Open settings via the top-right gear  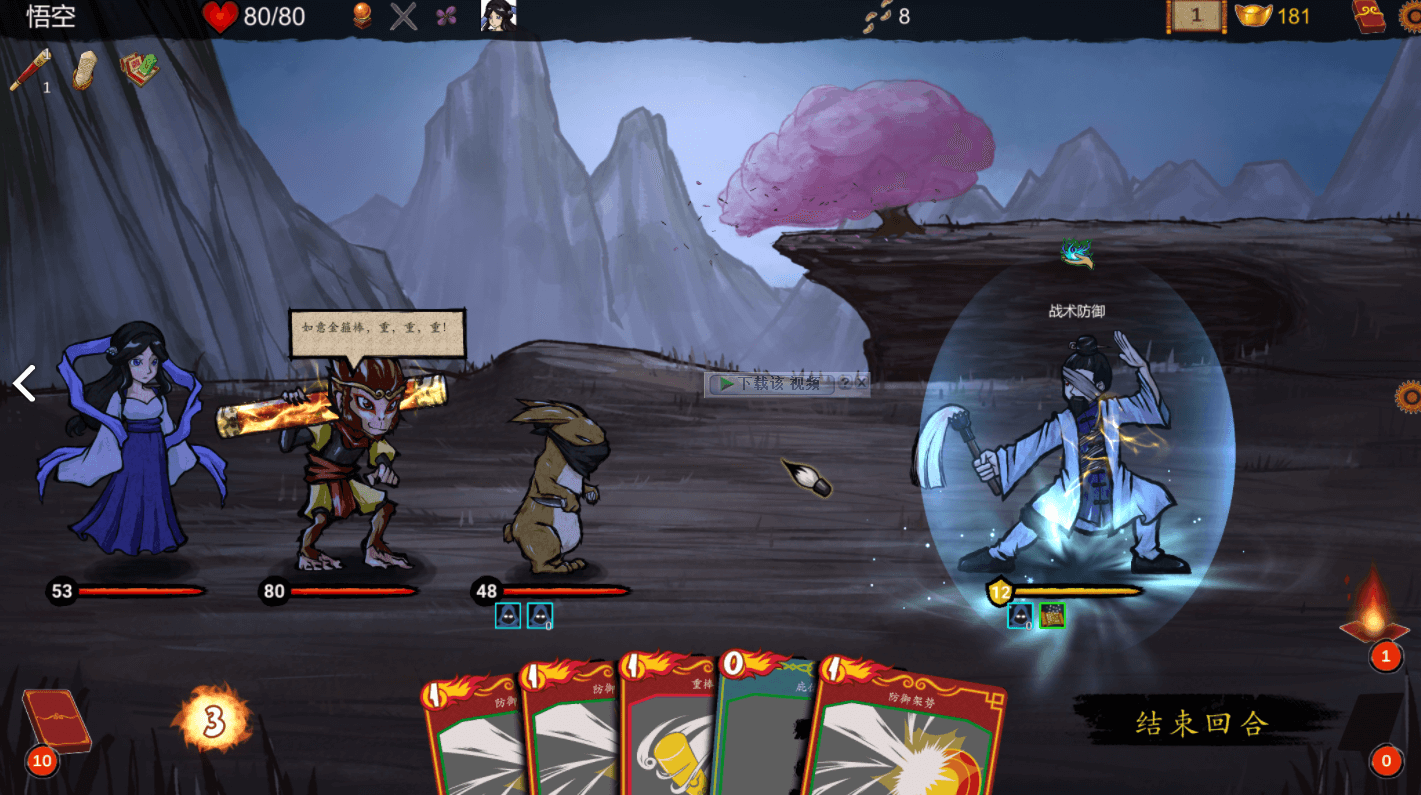point(1411,14)
